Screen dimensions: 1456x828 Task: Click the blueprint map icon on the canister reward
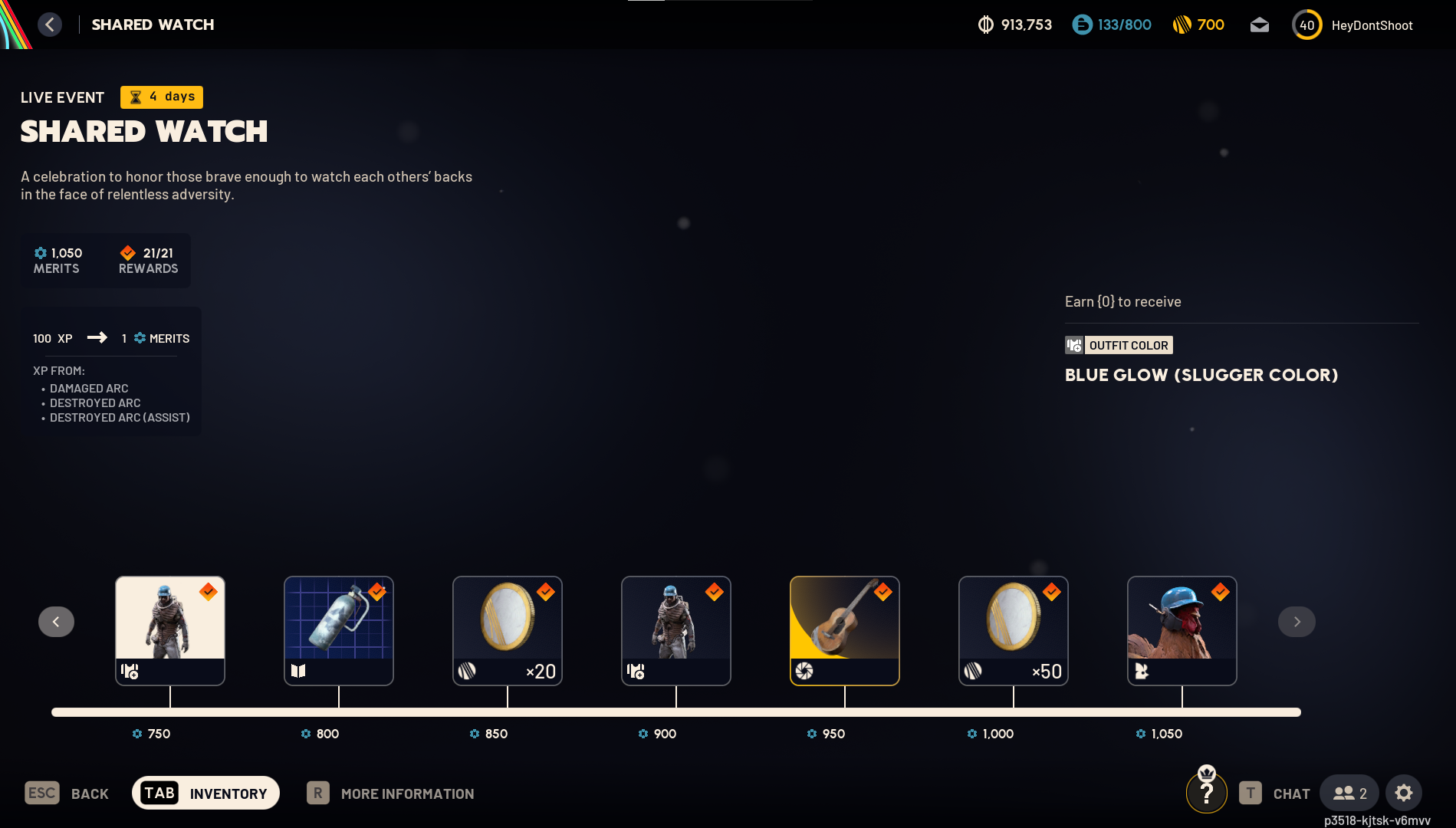click(x=298, y=671)
